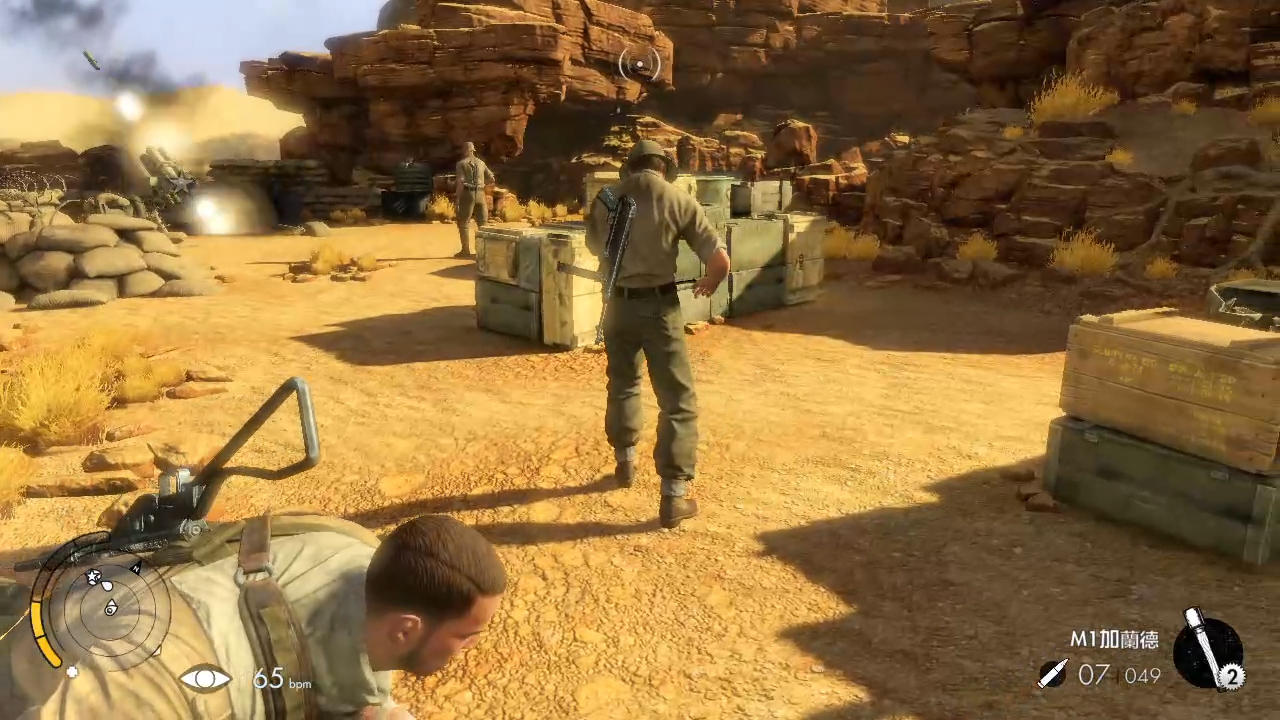Viewport: 1280px width, 720px height.
Task: Click the circular radar minimap
Action: coord(109,606)
